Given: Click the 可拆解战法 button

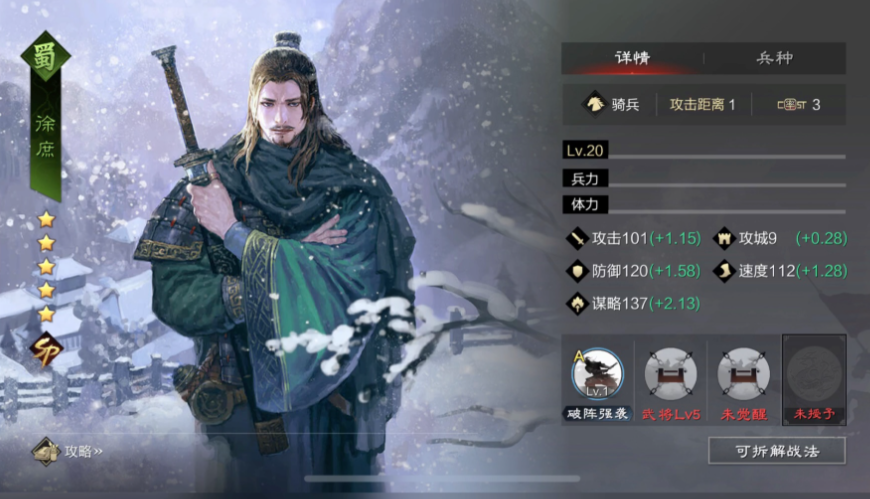Looking at the screenshot, I should click(776, 451).
